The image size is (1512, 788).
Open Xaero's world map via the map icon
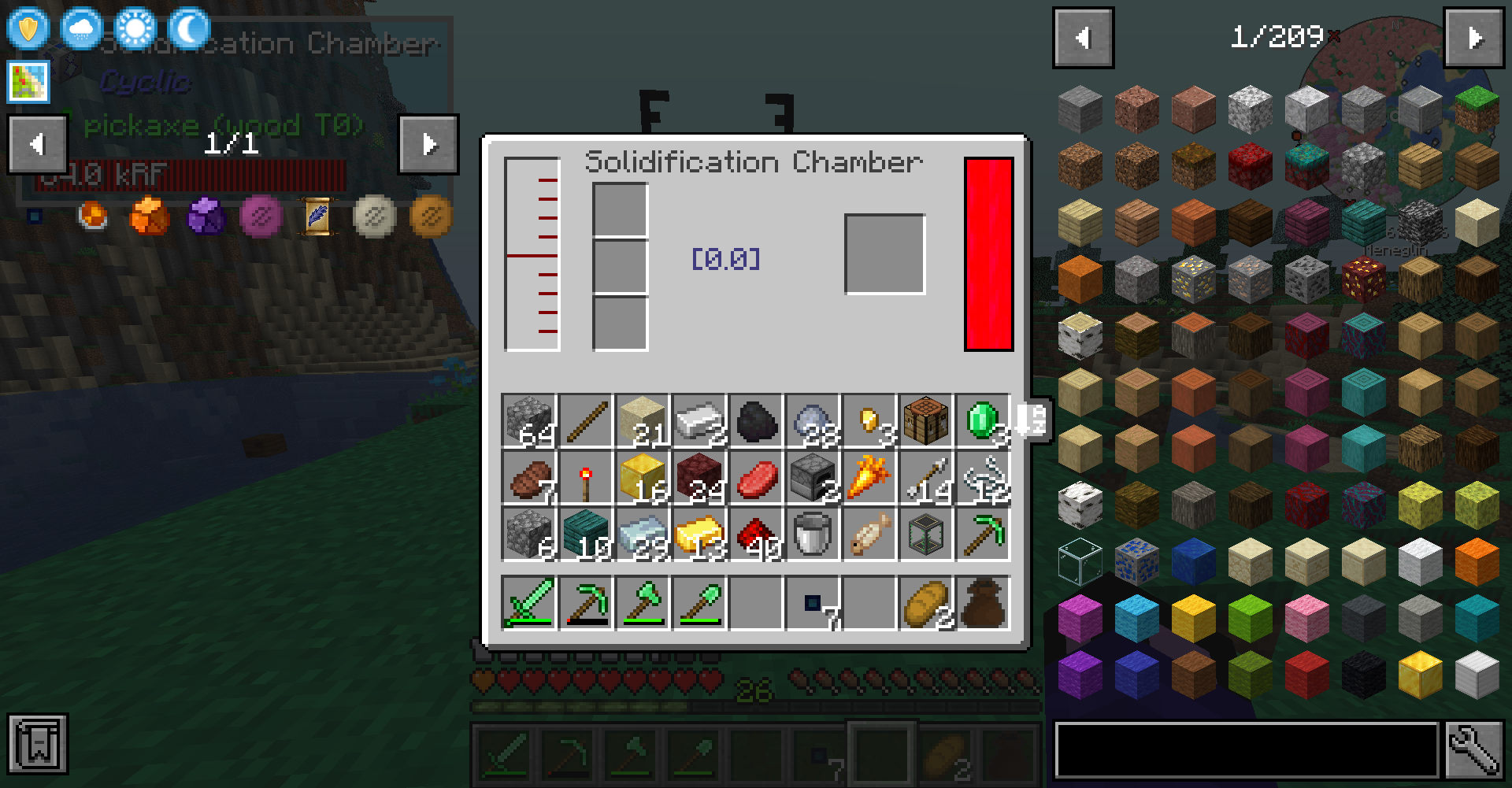[x=28, y=81]
